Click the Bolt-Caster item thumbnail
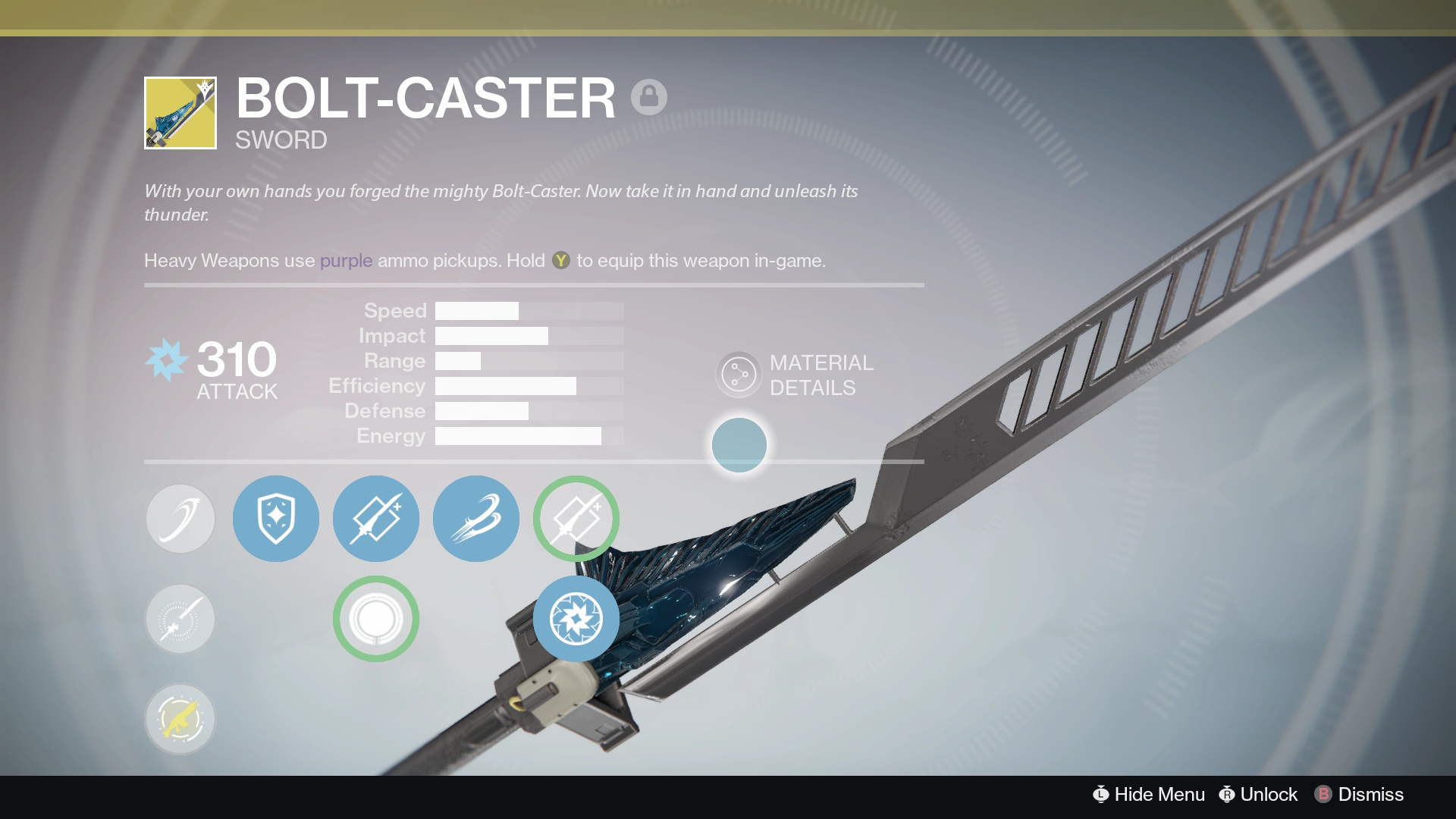Image resolution: width=1456 pixels, height=819 pixels. click(x=180, y=113)
